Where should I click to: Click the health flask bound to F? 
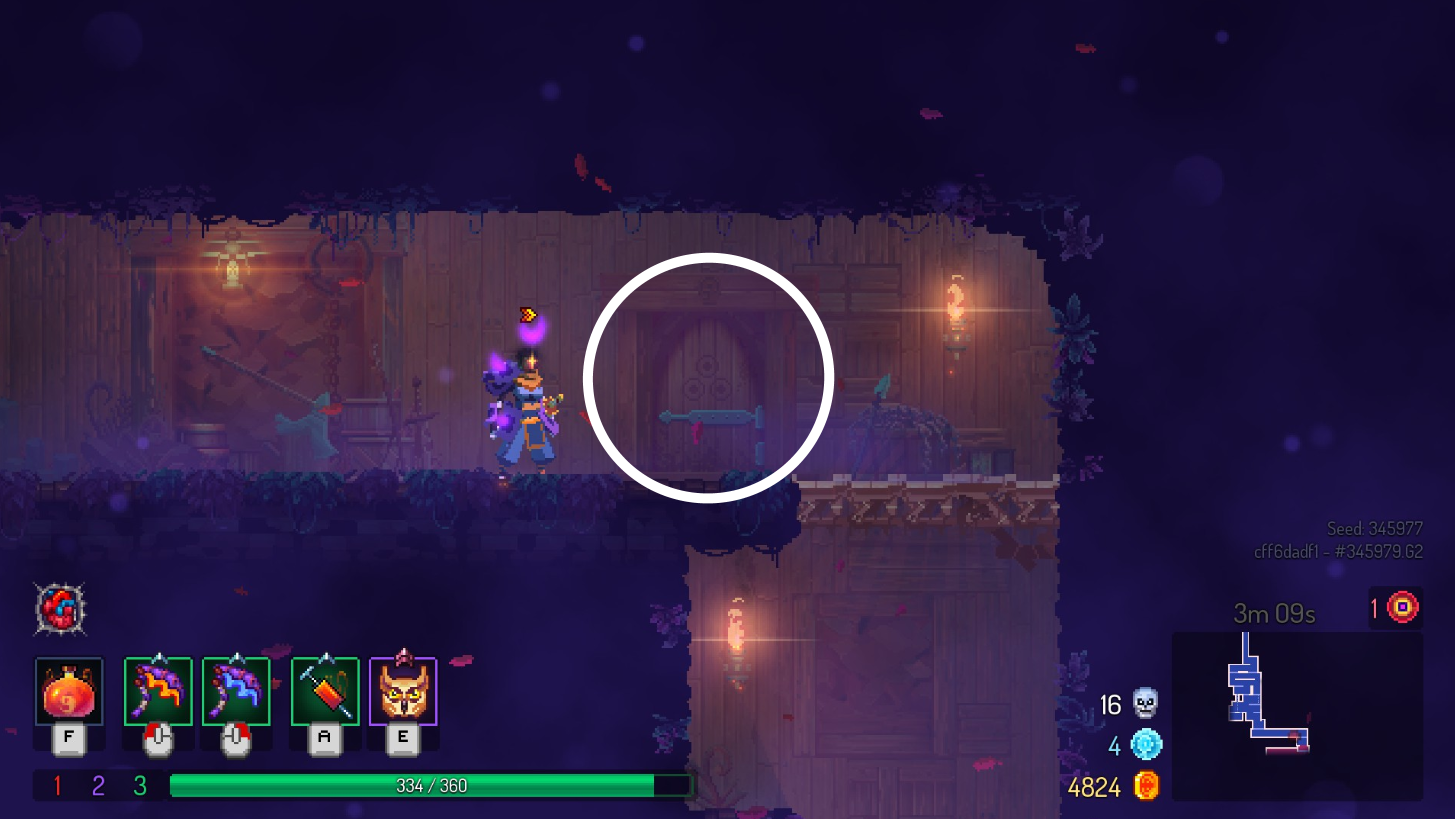click(68, 692)
